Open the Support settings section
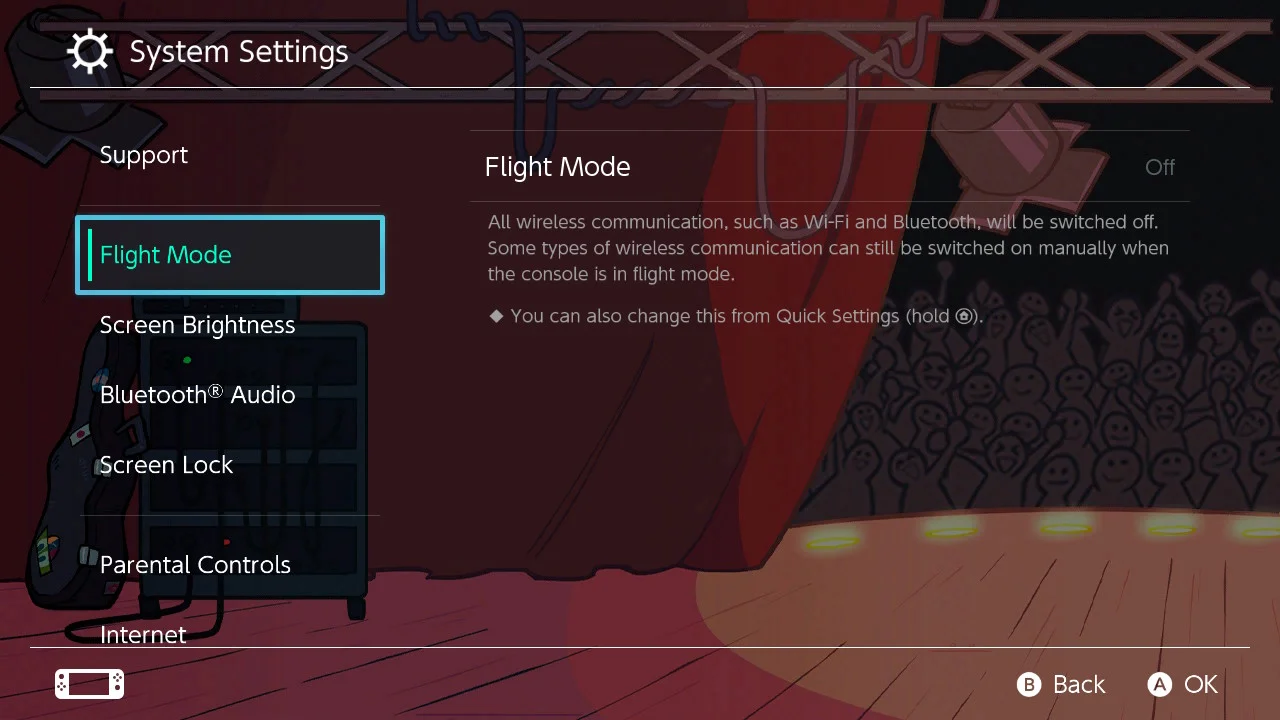 (144, 155)
